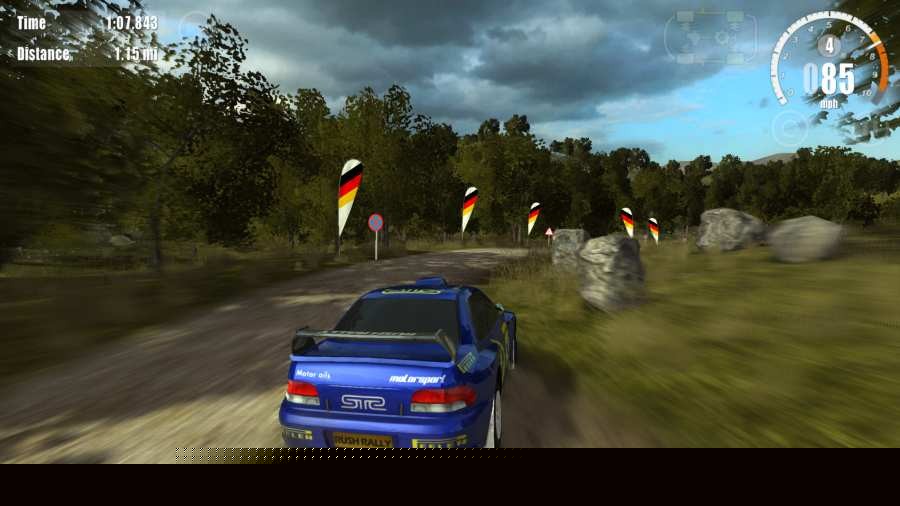
Task: Tap the faint circle button beside the timer
Action: click(x=194, y=26)
